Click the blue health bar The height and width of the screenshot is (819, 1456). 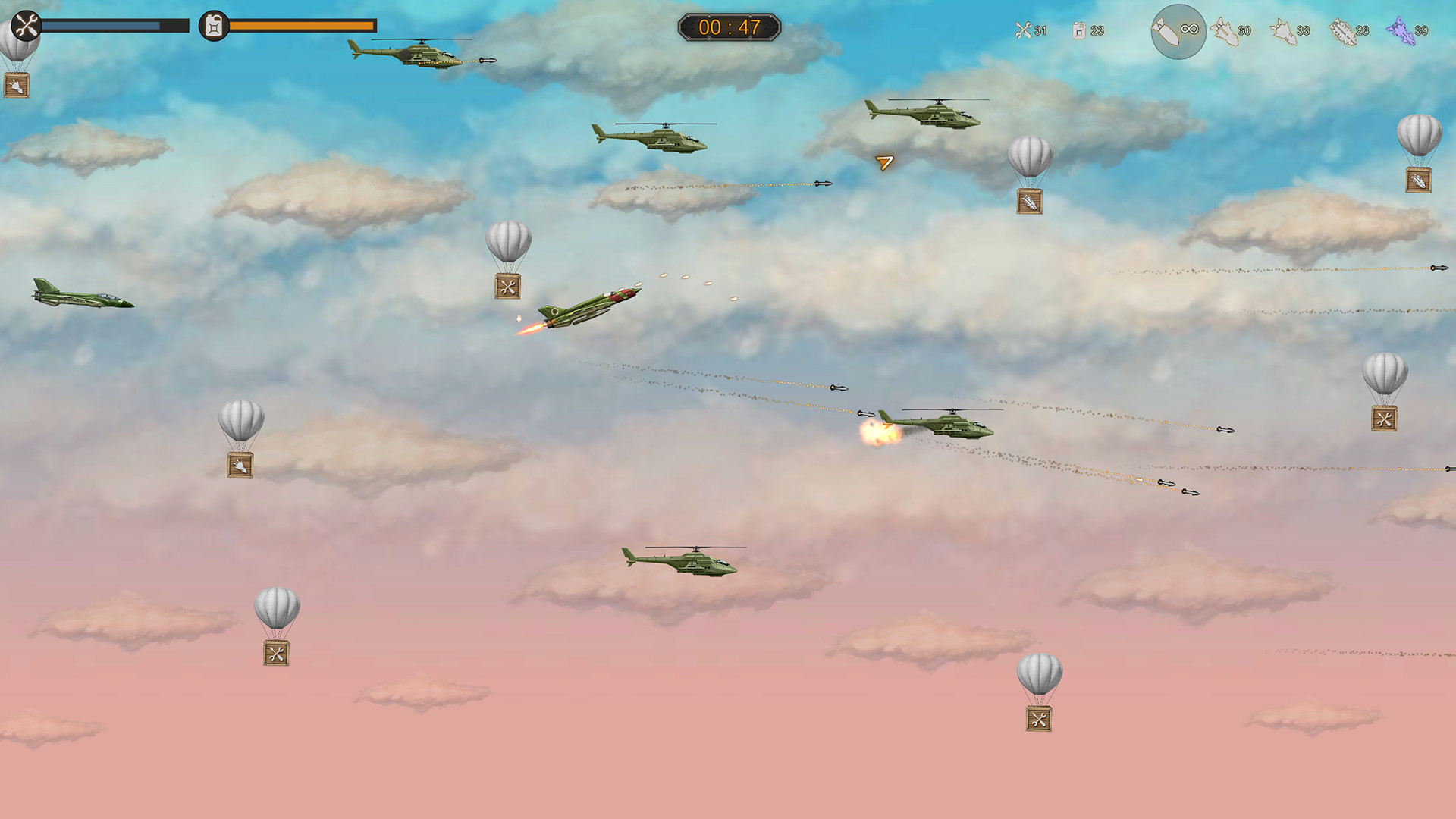coord(114,25)
